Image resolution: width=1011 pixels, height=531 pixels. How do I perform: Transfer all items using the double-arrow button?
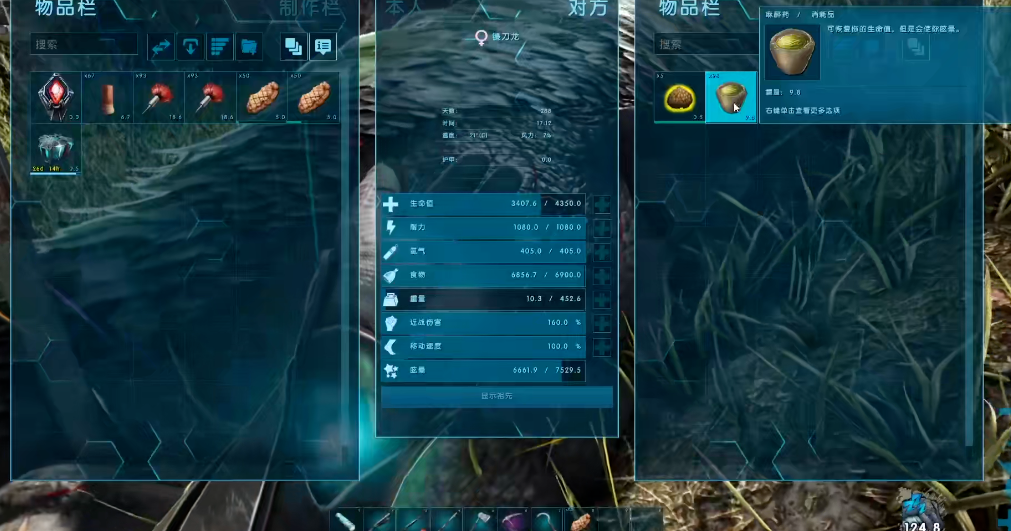pyautogui.click(x=161, y=46)
